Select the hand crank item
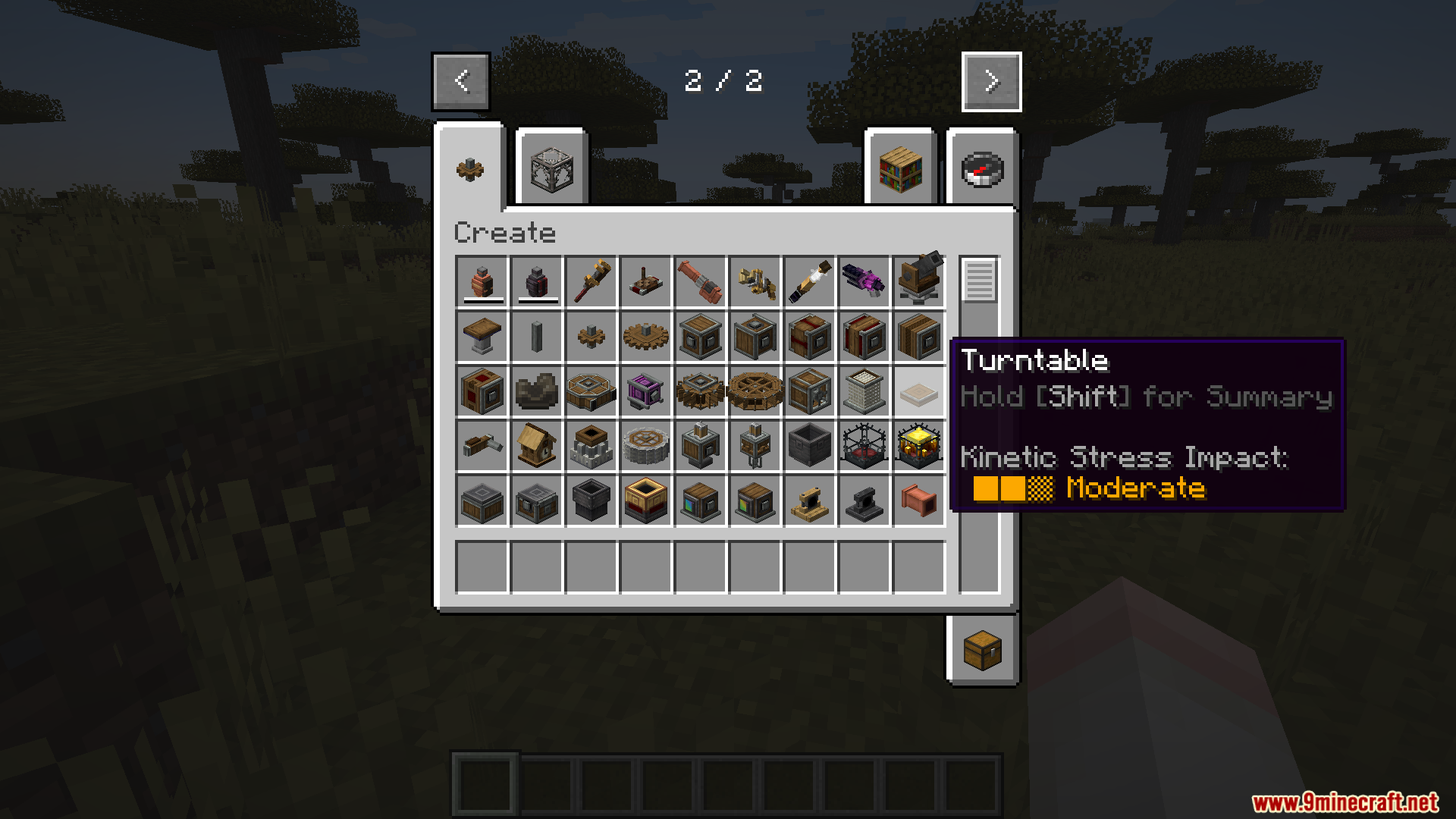The width and height of the screenshot is (1456, 819). [483, 446]
